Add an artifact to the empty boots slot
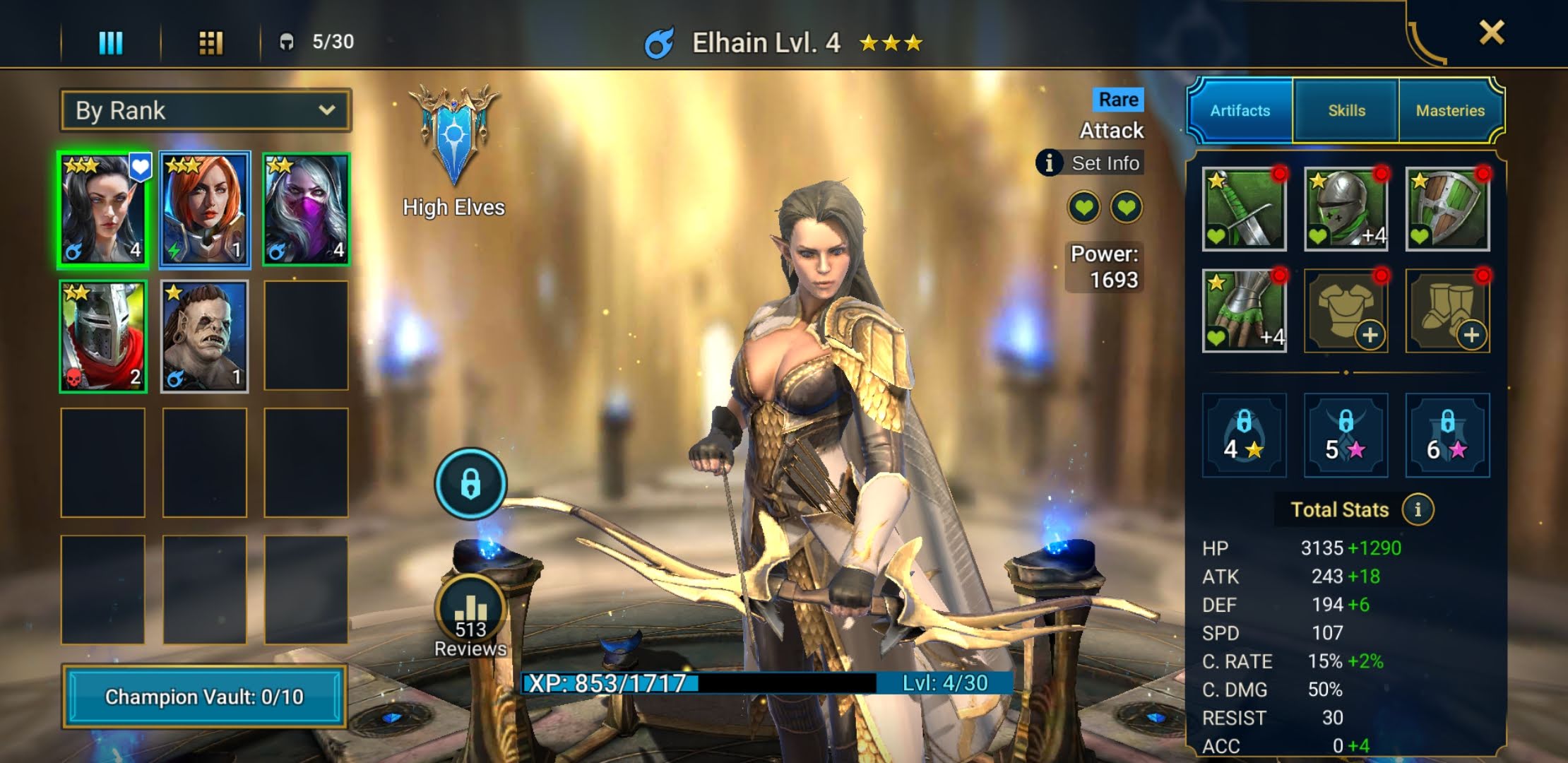The width and height of the screenshot is (1568, 763). coord(1447,311)
